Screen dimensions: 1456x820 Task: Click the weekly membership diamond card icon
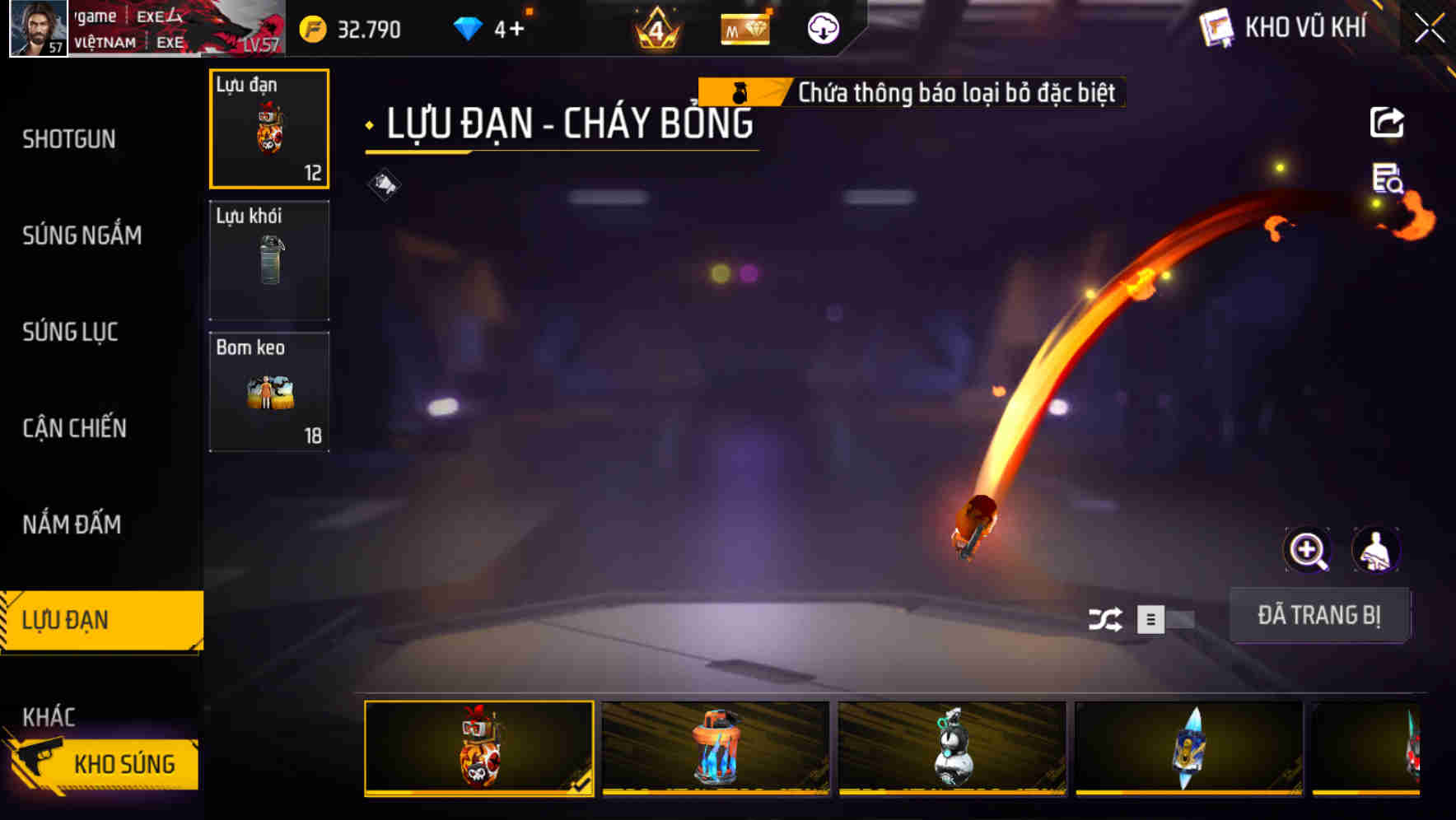coord(745,29)
